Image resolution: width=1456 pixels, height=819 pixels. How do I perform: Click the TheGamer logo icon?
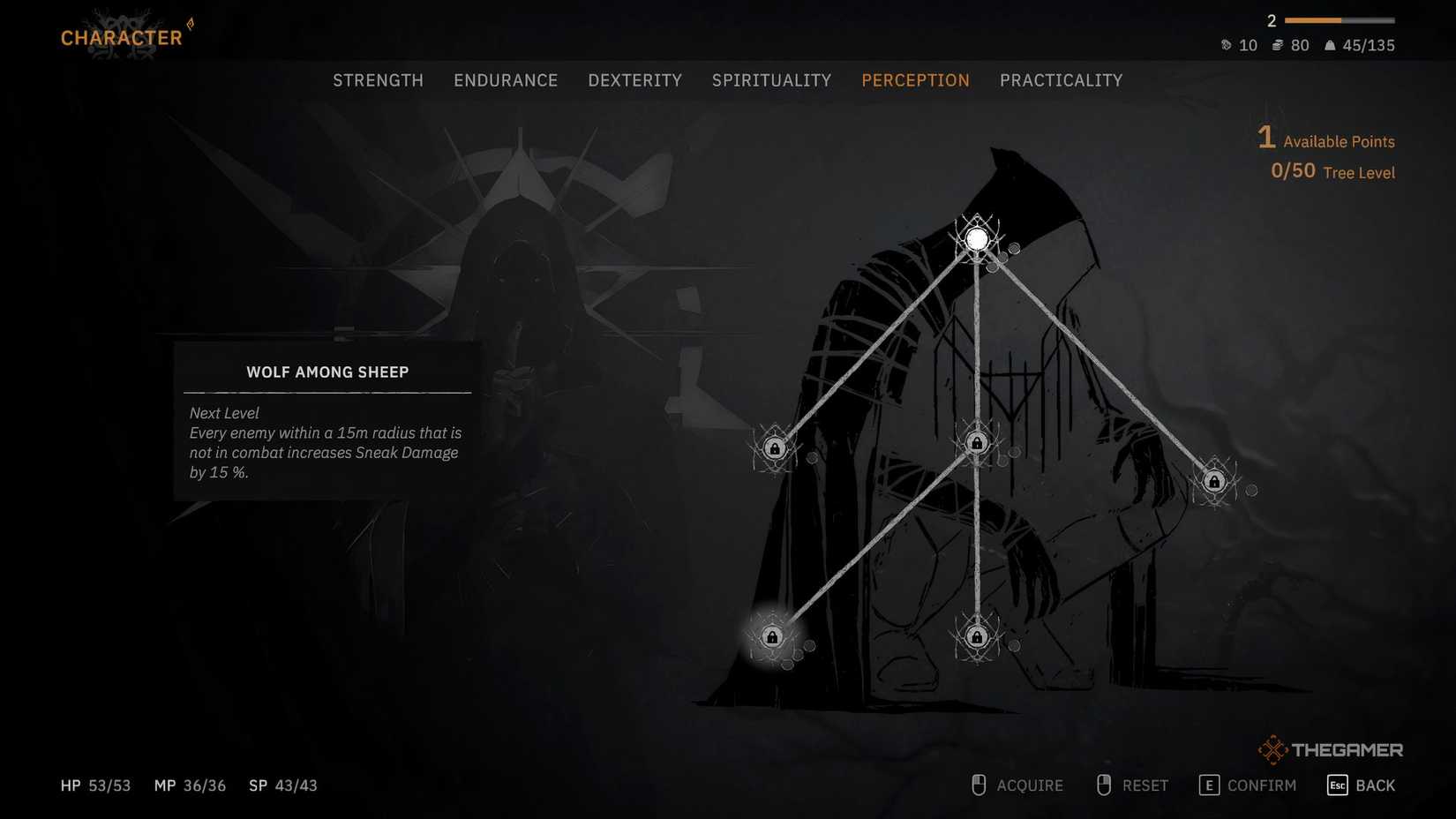tap(1273, 749)
